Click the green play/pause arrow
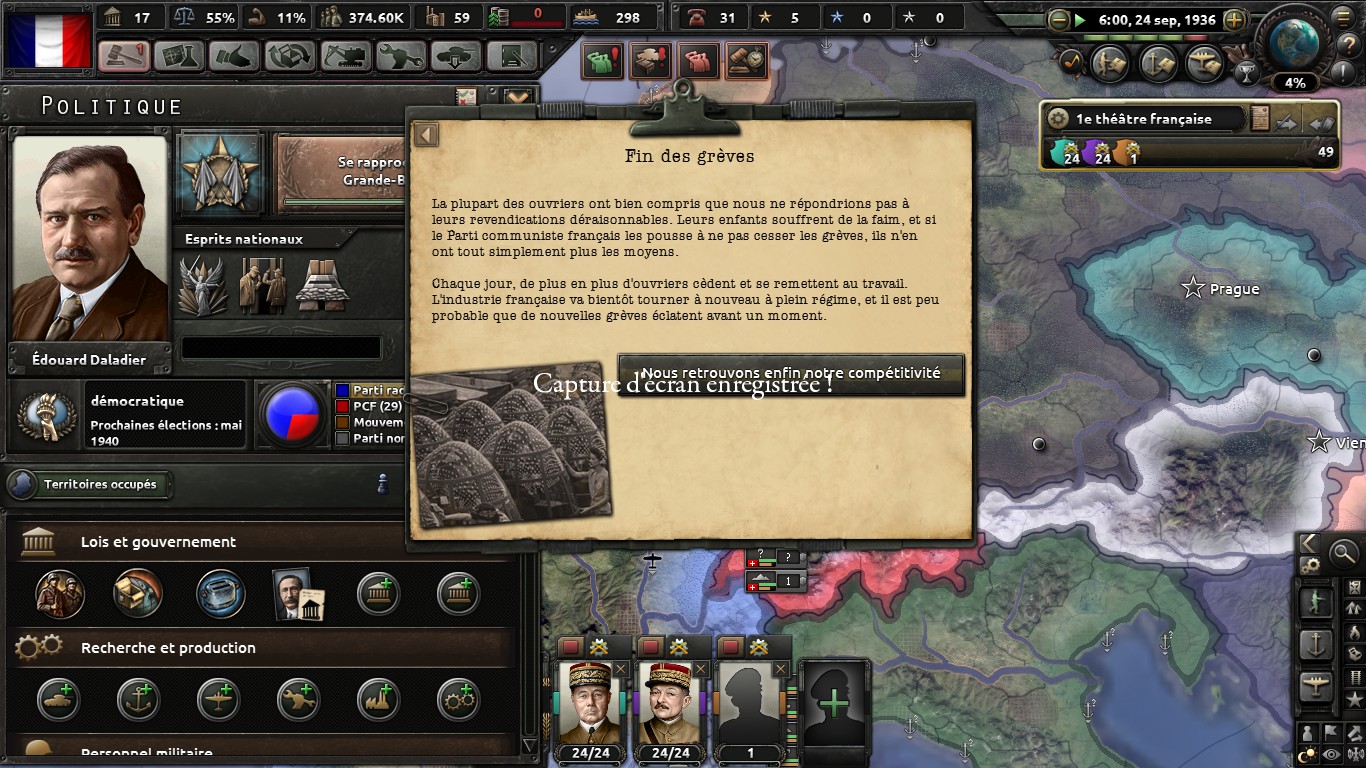The image size is (1366, 768). (x=1080, y=20)
